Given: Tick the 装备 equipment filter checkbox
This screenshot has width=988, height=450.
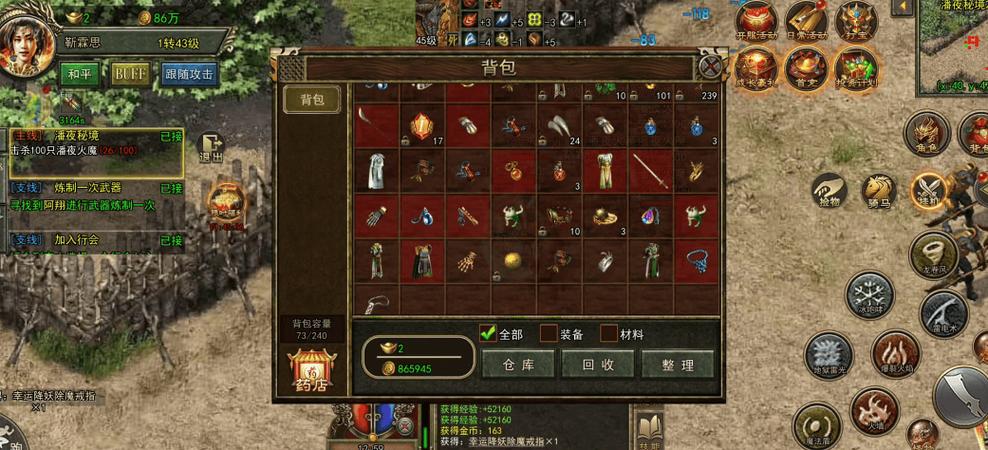Looking at the screenshot, I should 549,333.
